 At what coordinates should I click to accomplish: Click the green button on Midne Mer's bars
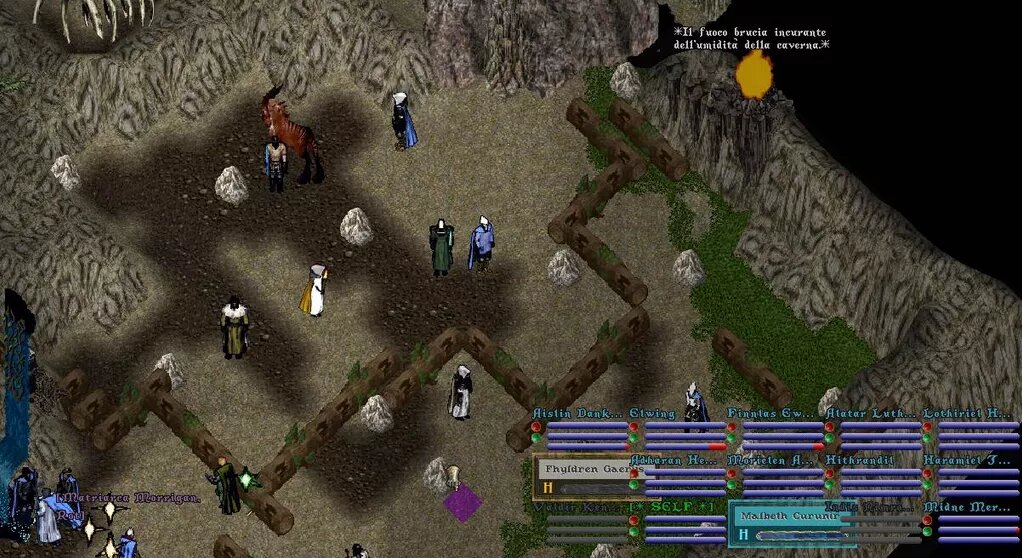pos(927,533)
